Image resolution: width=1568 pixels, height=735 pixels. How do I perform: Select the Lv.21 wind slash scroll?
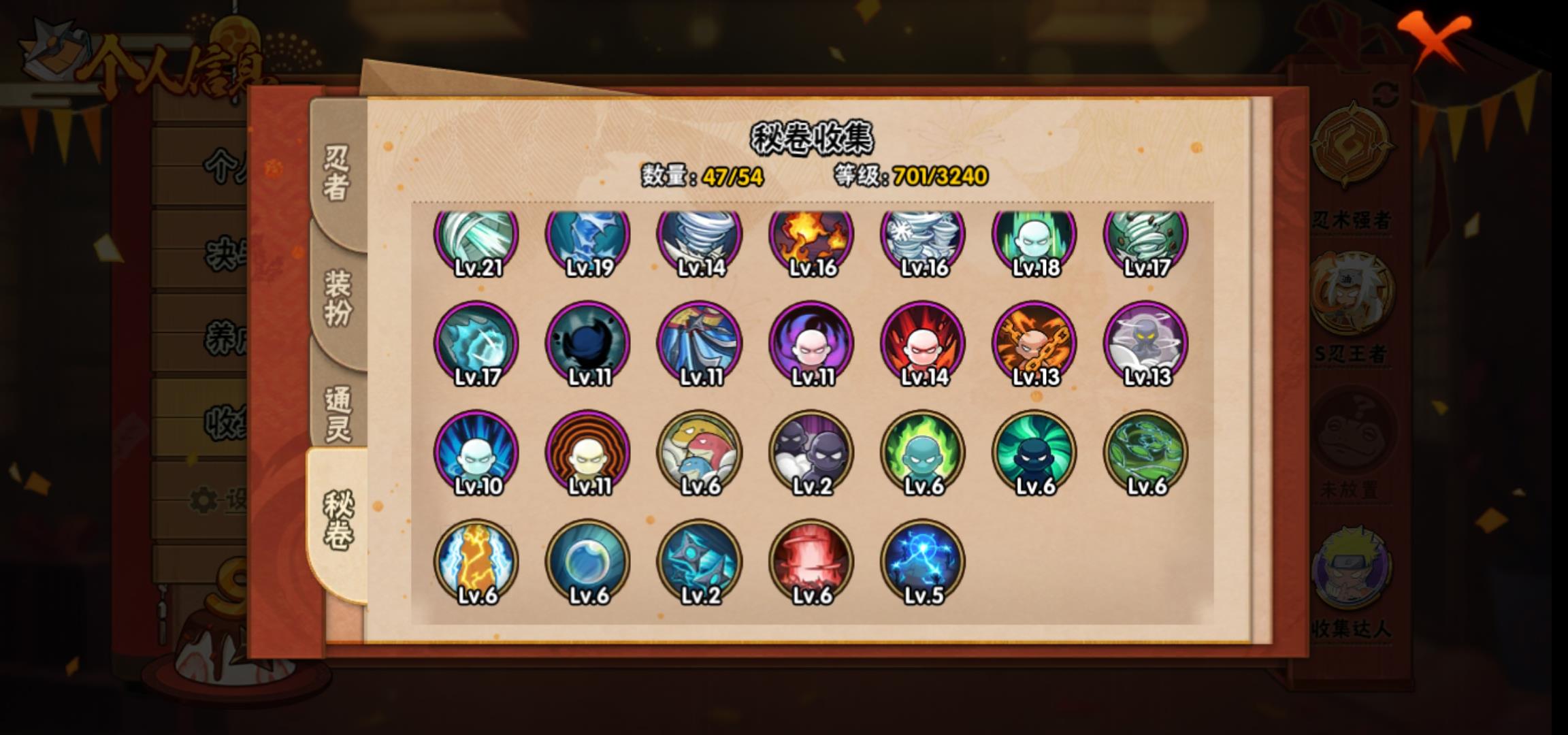(476, 240)
